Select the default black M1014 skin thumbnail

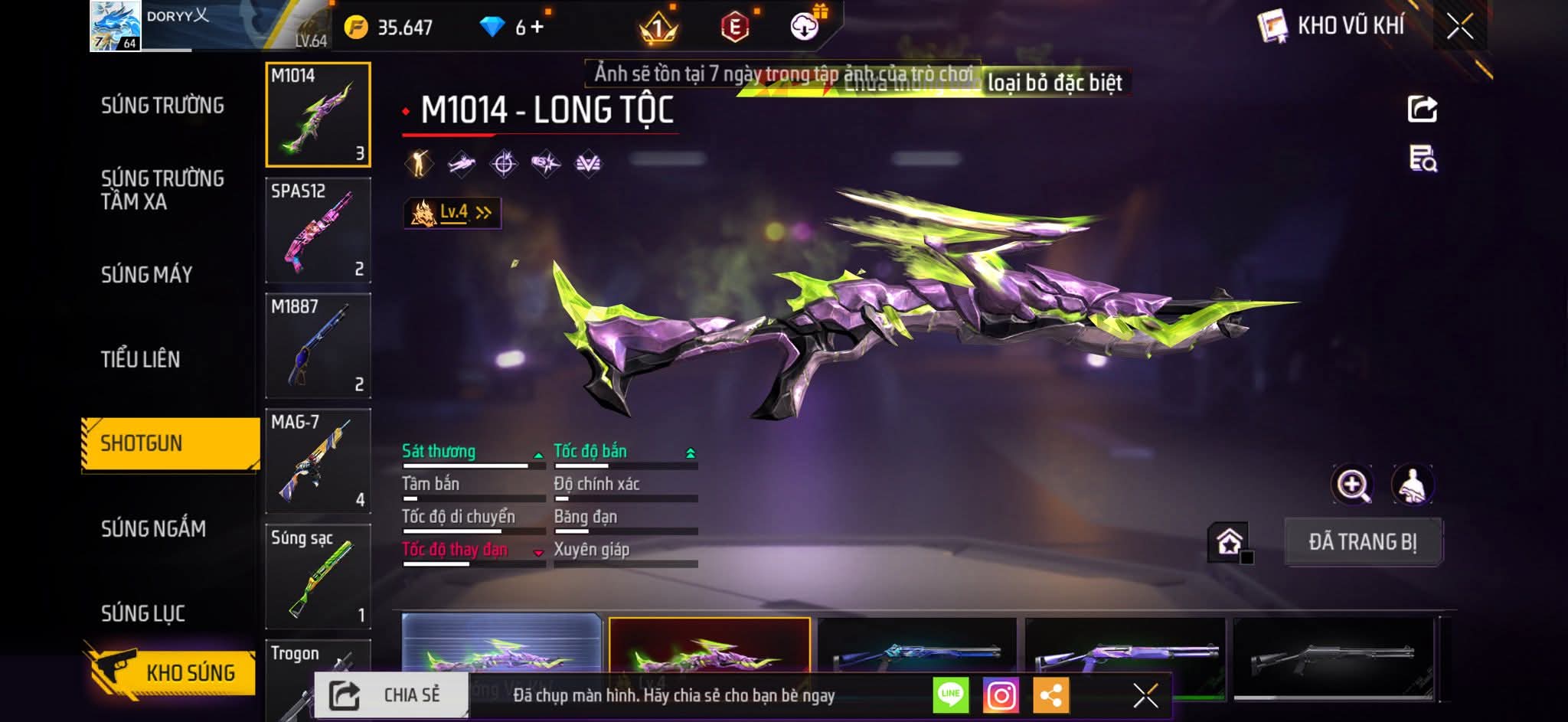[x=1333, y=655]
